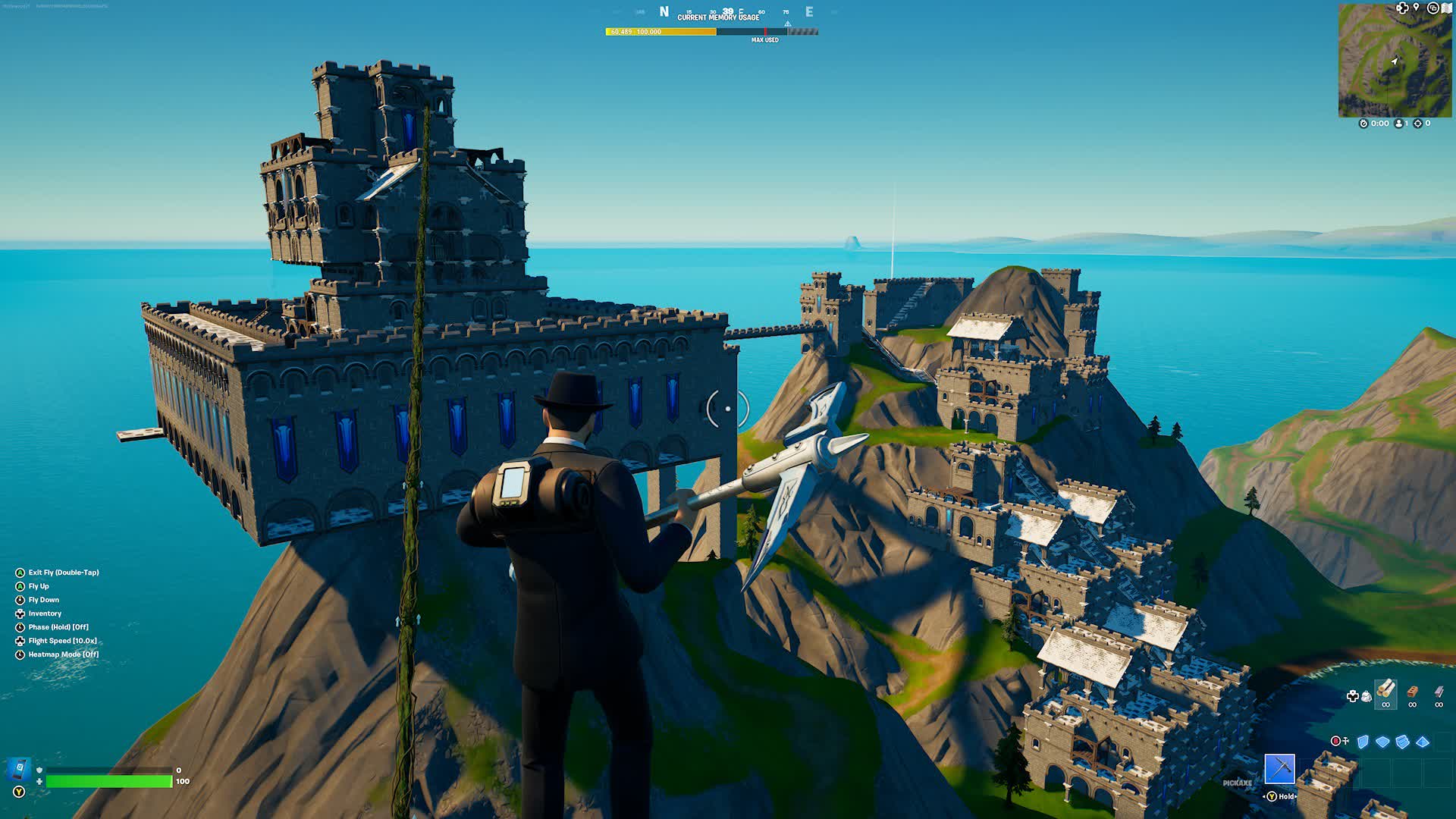Pick the pyramid roof building piece
The height and width of the screenshot is (819, 1456).
(x=1423, y=742)
